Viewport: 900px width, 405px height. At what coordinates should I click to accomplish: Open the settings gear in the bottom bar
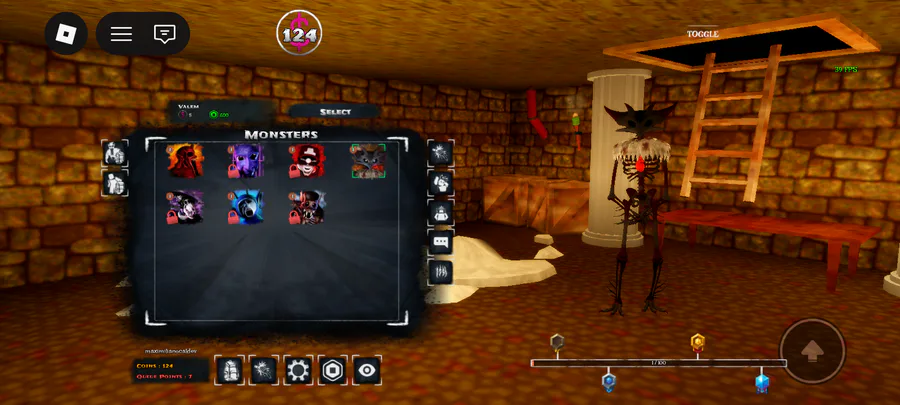pyautogui.click(x=298, y=370)
